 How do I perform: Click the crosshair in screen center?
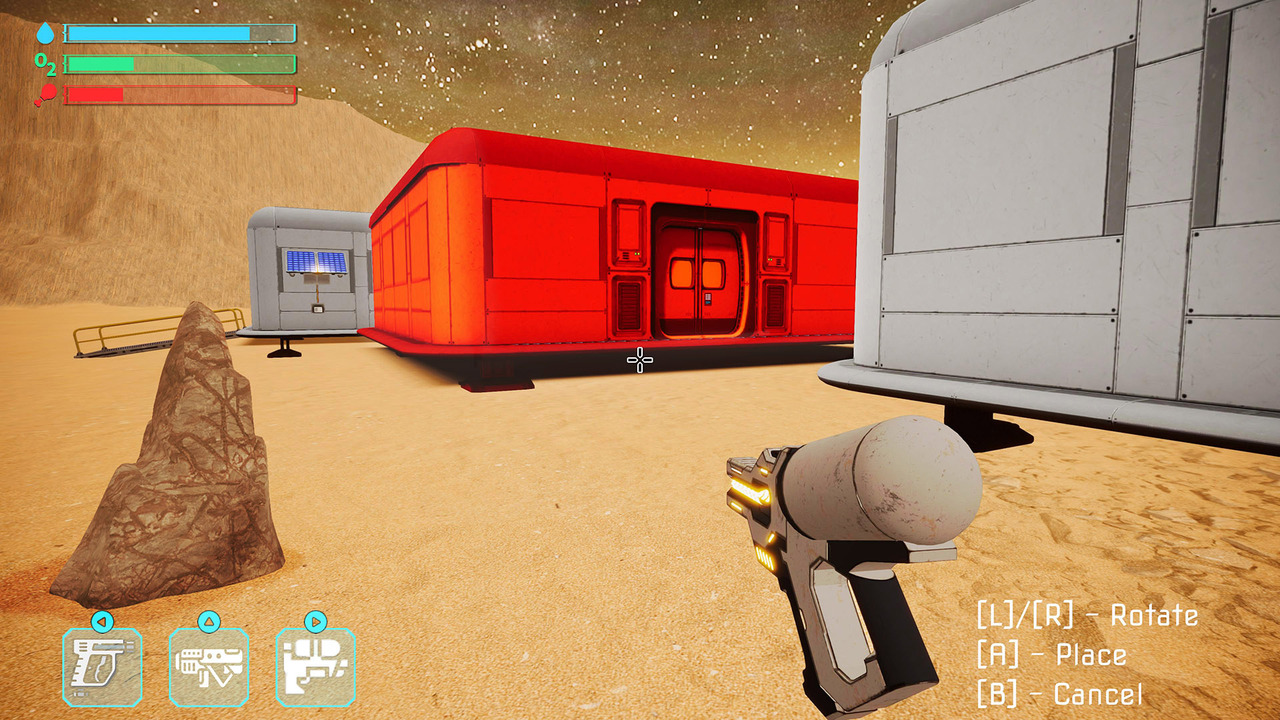coord(638,360)
